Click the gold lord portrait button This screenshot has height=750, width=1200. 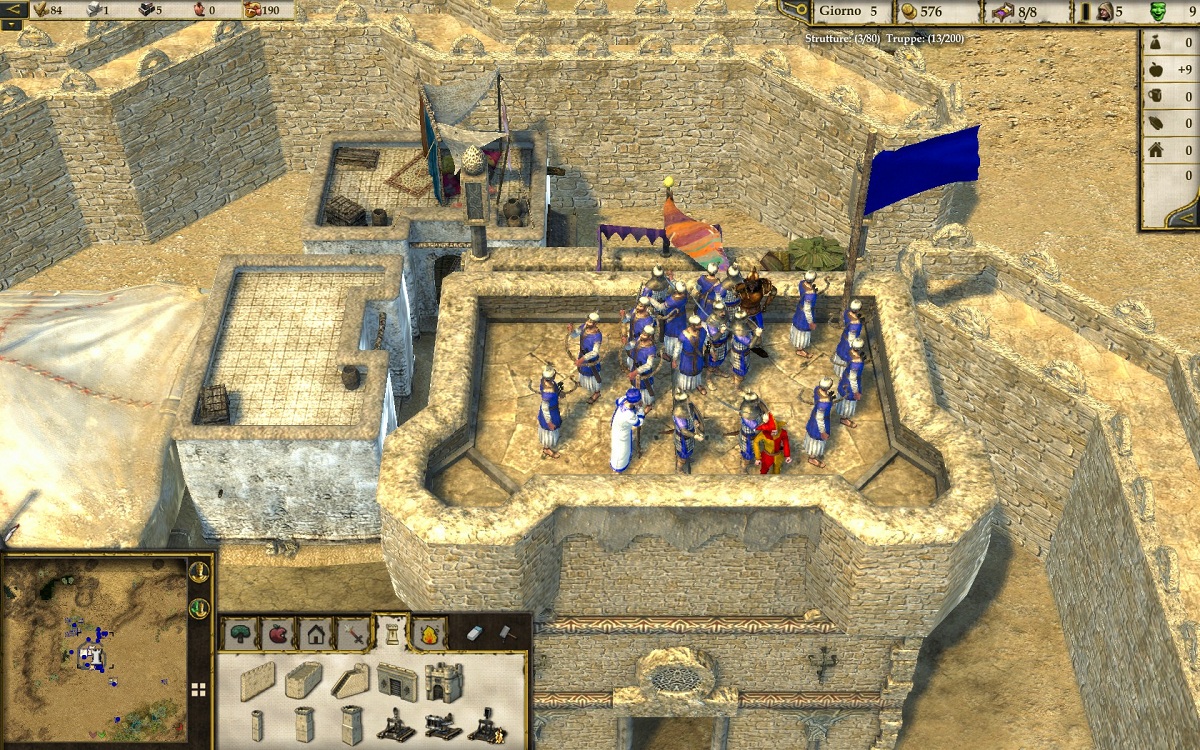(x=200, y=572)
